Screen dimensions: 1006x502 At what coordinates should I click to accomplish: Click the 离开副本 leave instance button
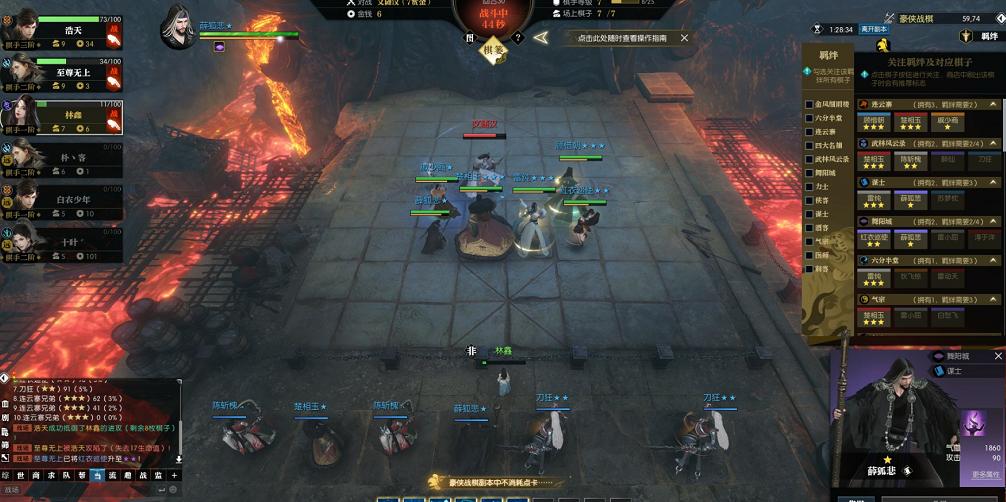(875, 30)
